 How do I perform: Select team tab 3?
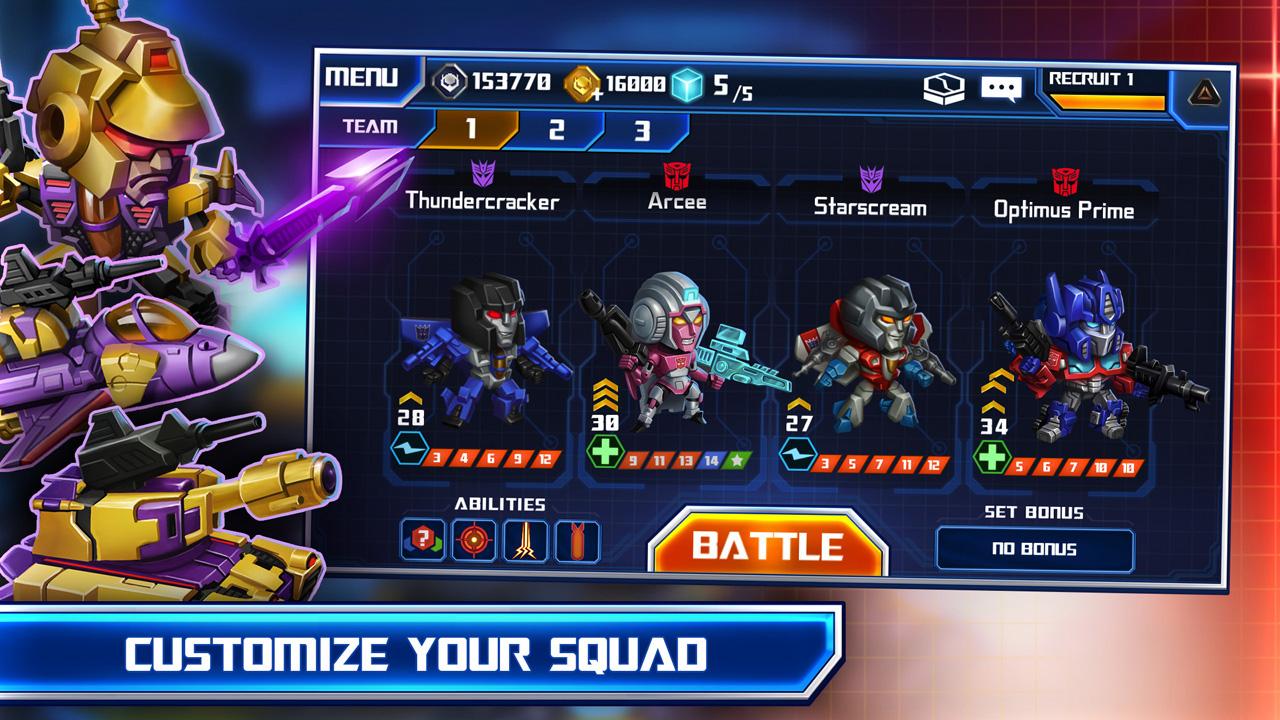642,131
